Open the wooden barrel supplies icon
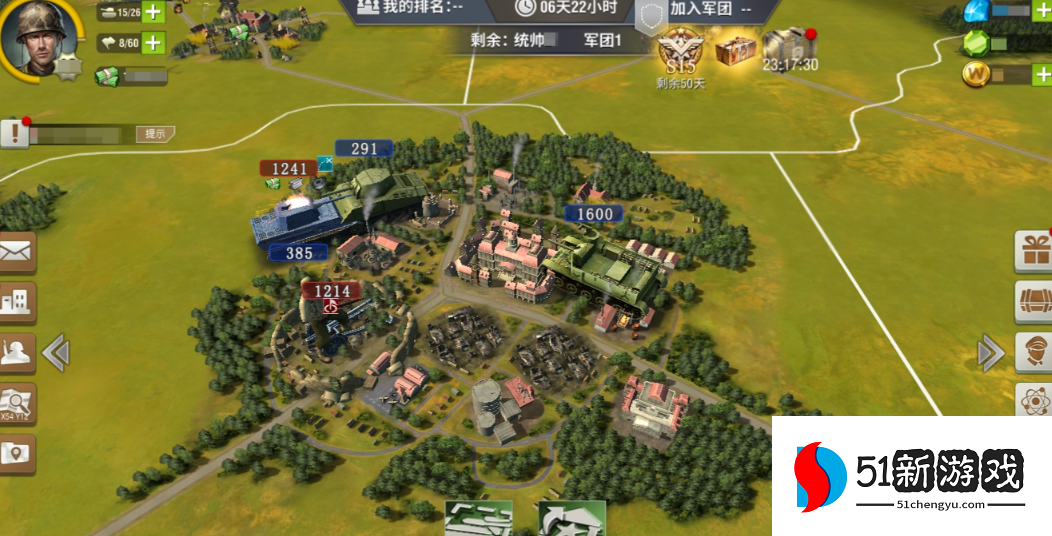The image size is (1052, 536). click(x=1034, y=301)
